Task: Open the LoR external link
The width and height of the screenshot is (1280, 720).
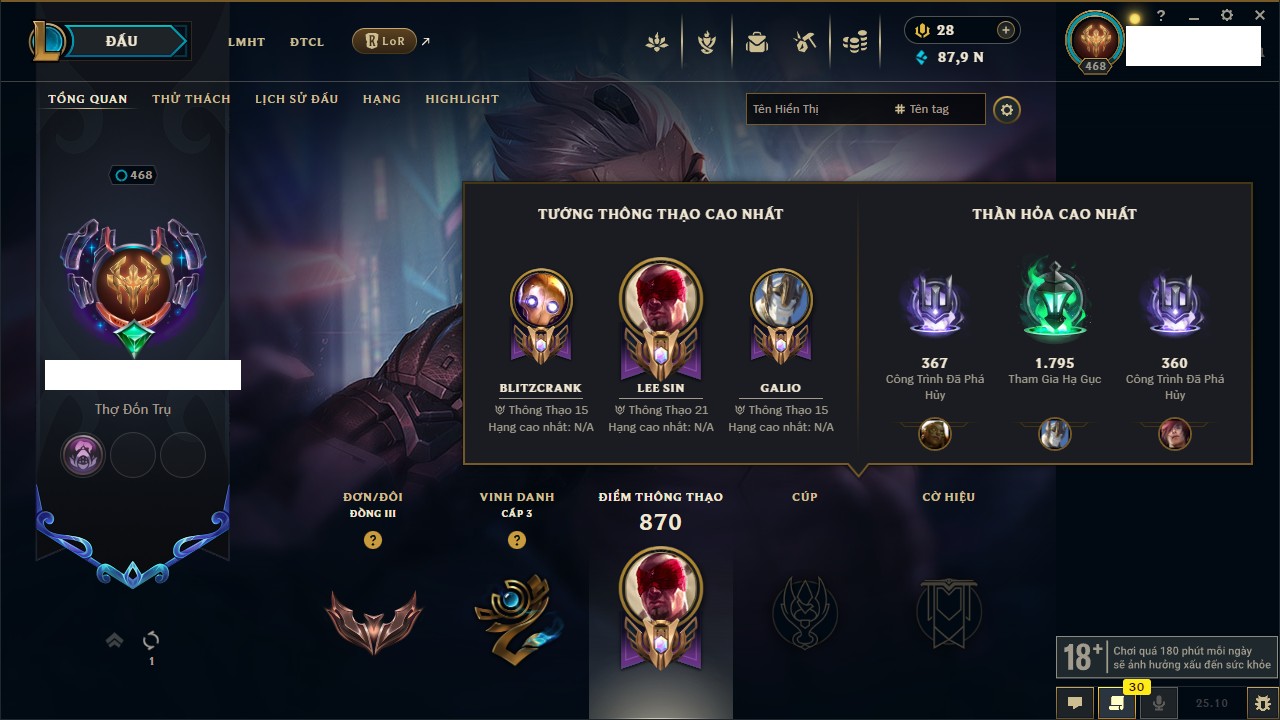Action: pyautogui.click(x=385, y=41)
